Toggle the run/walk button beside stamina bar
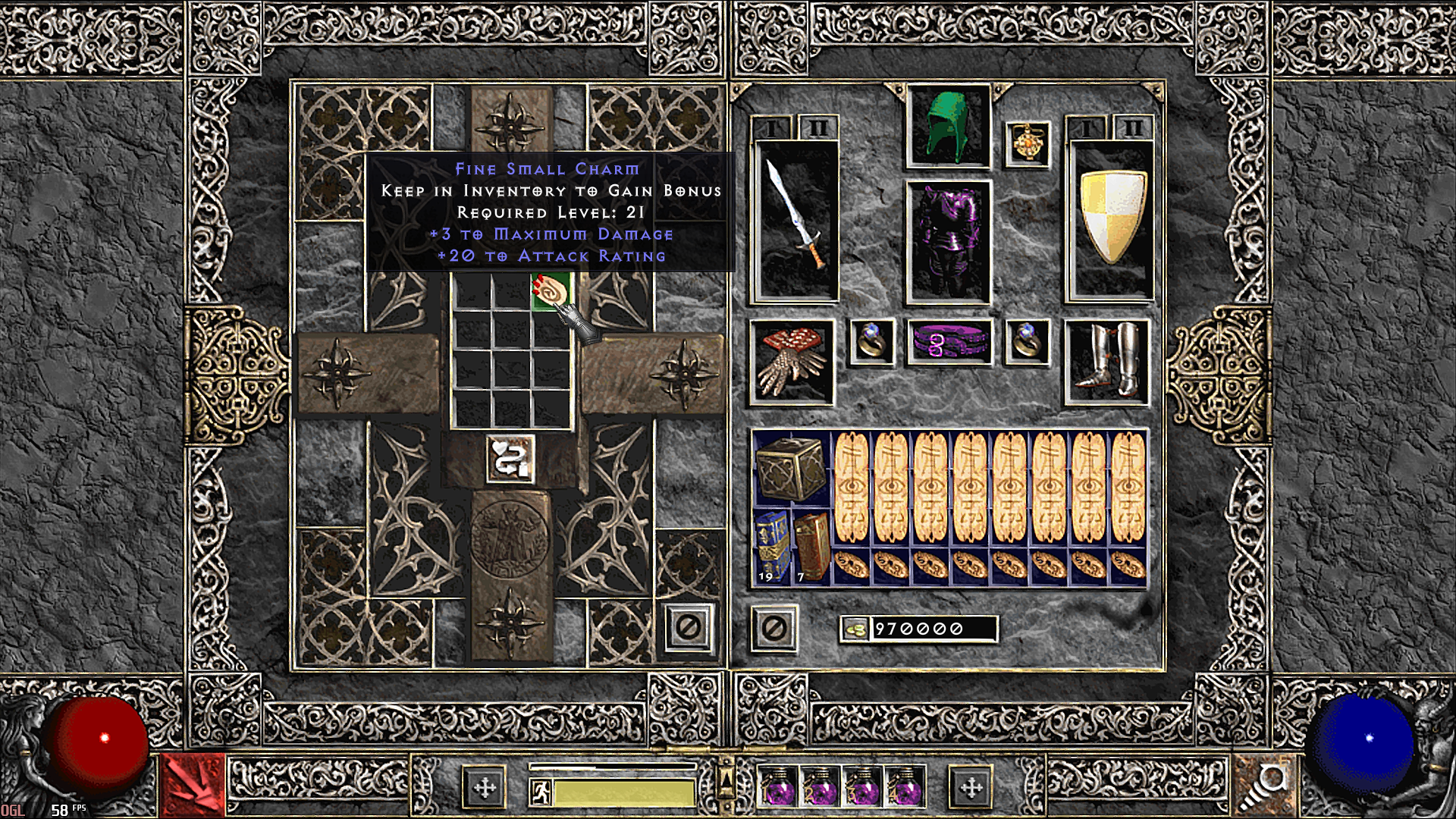This screenshot has width=1456, height=819. point(541,792)
